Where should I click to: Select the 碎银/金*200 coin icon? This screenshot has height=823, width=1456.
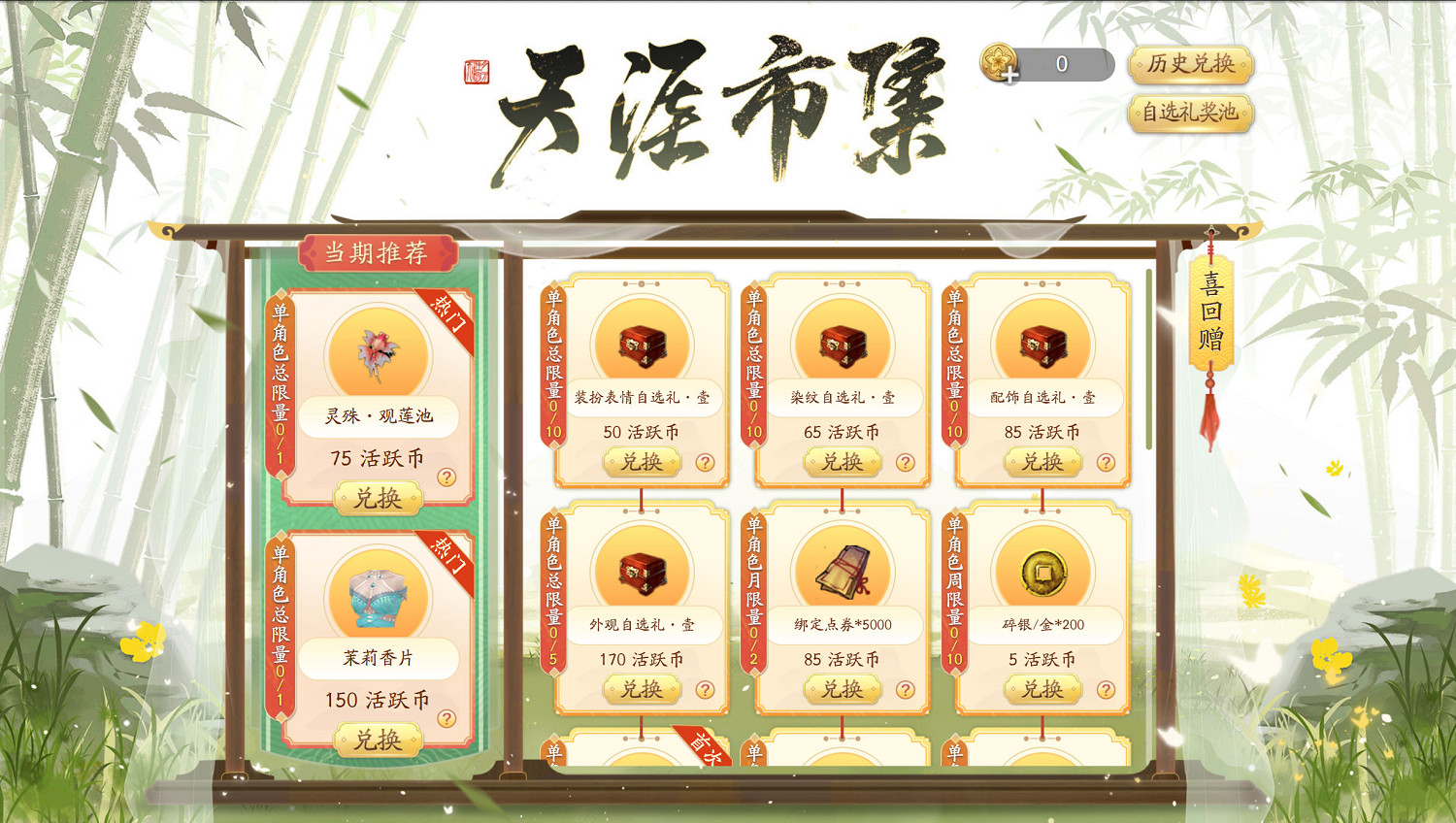tap(1042, 571)
